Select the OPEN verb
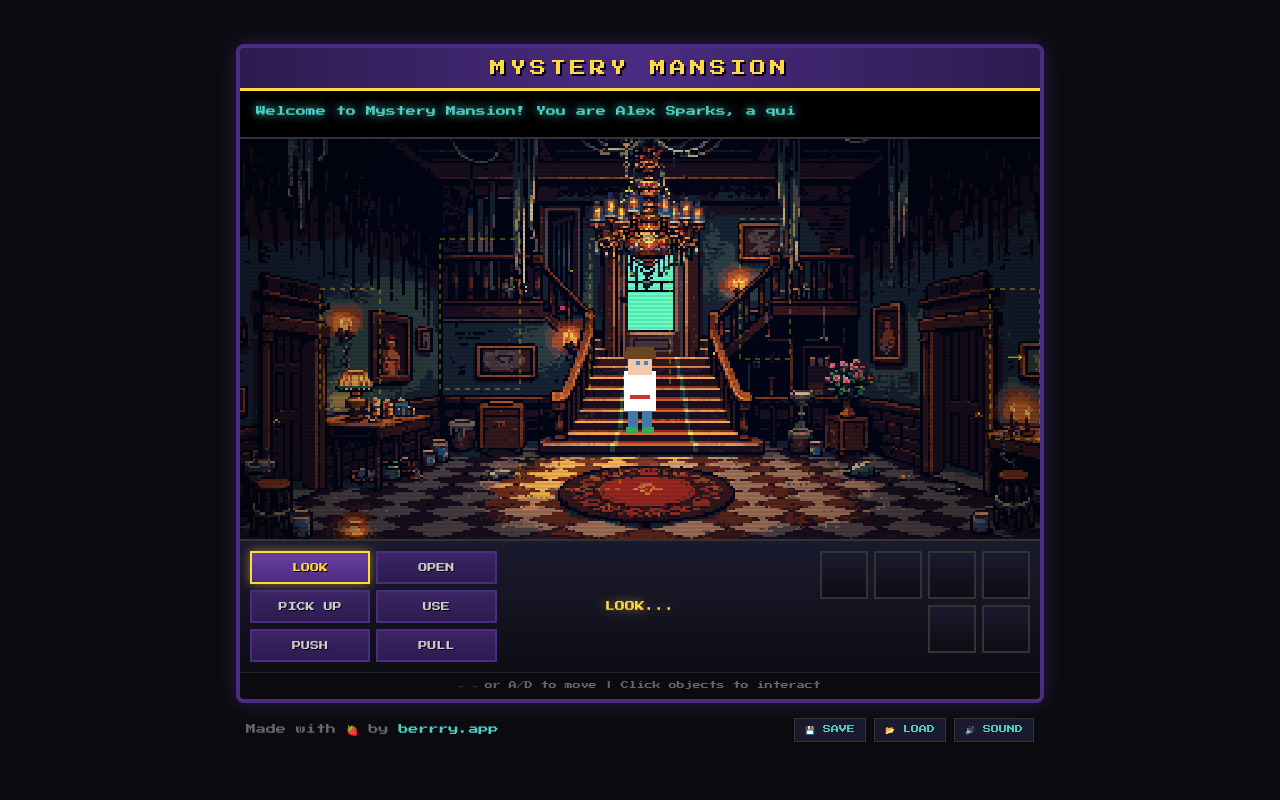Viewport: 1280px width, 800px height. [436, 567]
